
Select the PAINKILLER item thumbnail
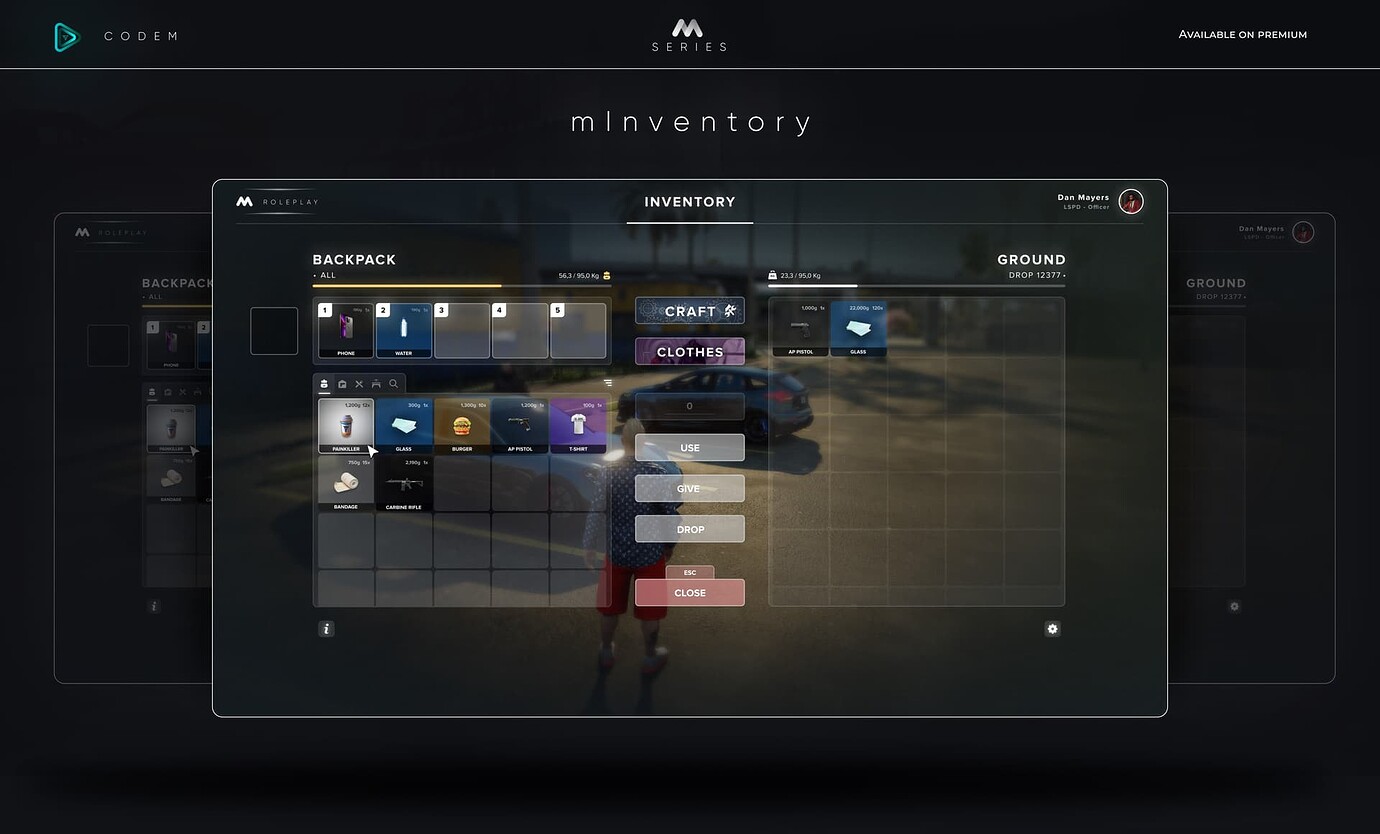tap(345, 423)
